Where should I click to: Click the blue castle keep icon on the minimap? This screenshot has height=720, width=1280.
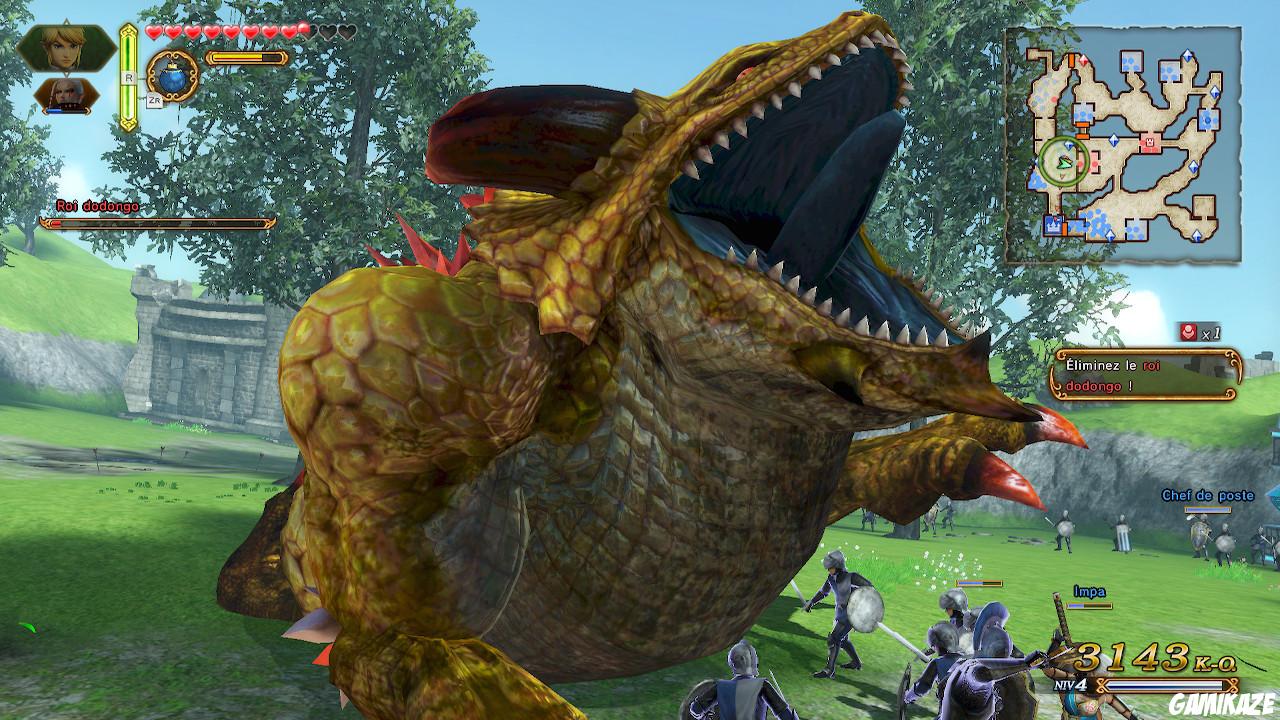[1055, 223]
